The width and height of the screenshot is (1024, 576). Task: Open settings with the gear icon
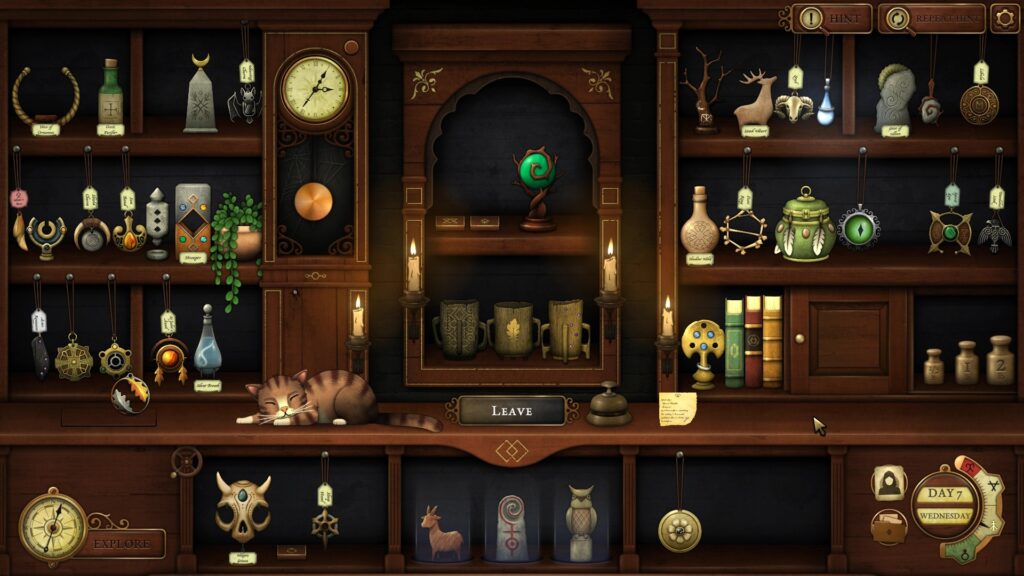pyautogui.click(x=1004, y=18)
